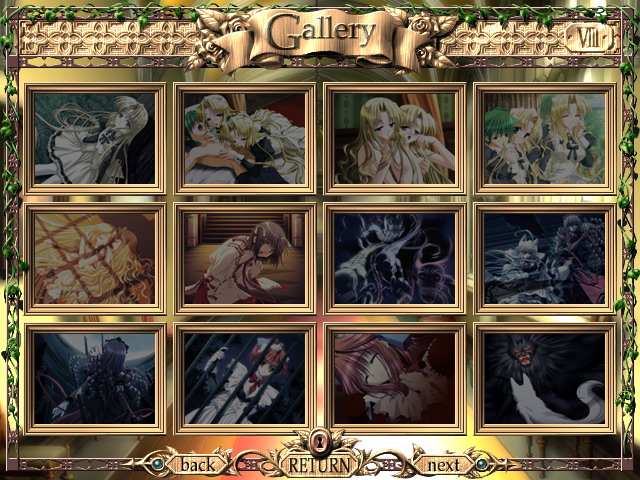Open the golden-toned rope-bound blonde thumbnail

pyautogui.click(x=96, y=258)
